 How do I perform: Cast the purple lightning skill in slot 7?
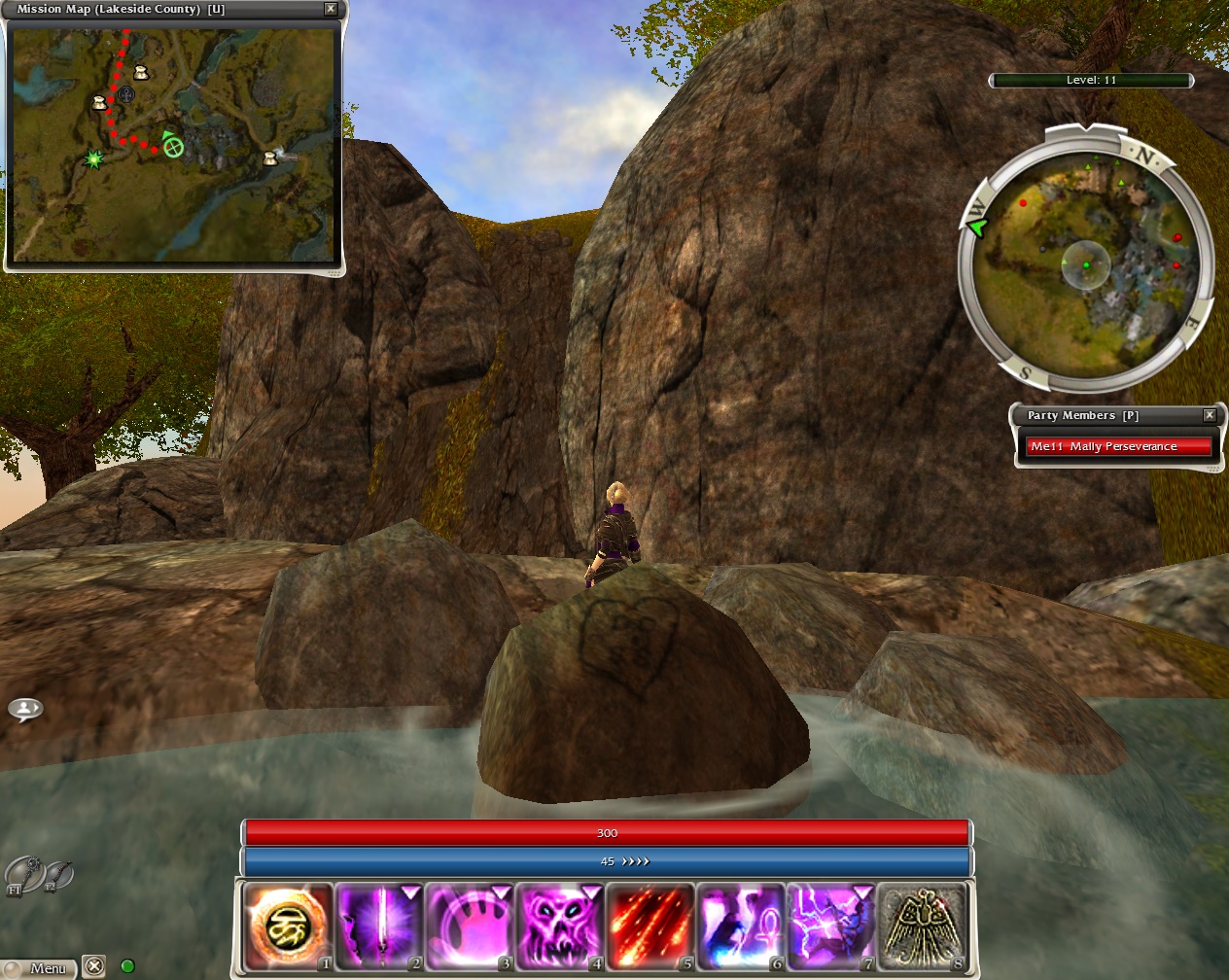coord(830,927)
